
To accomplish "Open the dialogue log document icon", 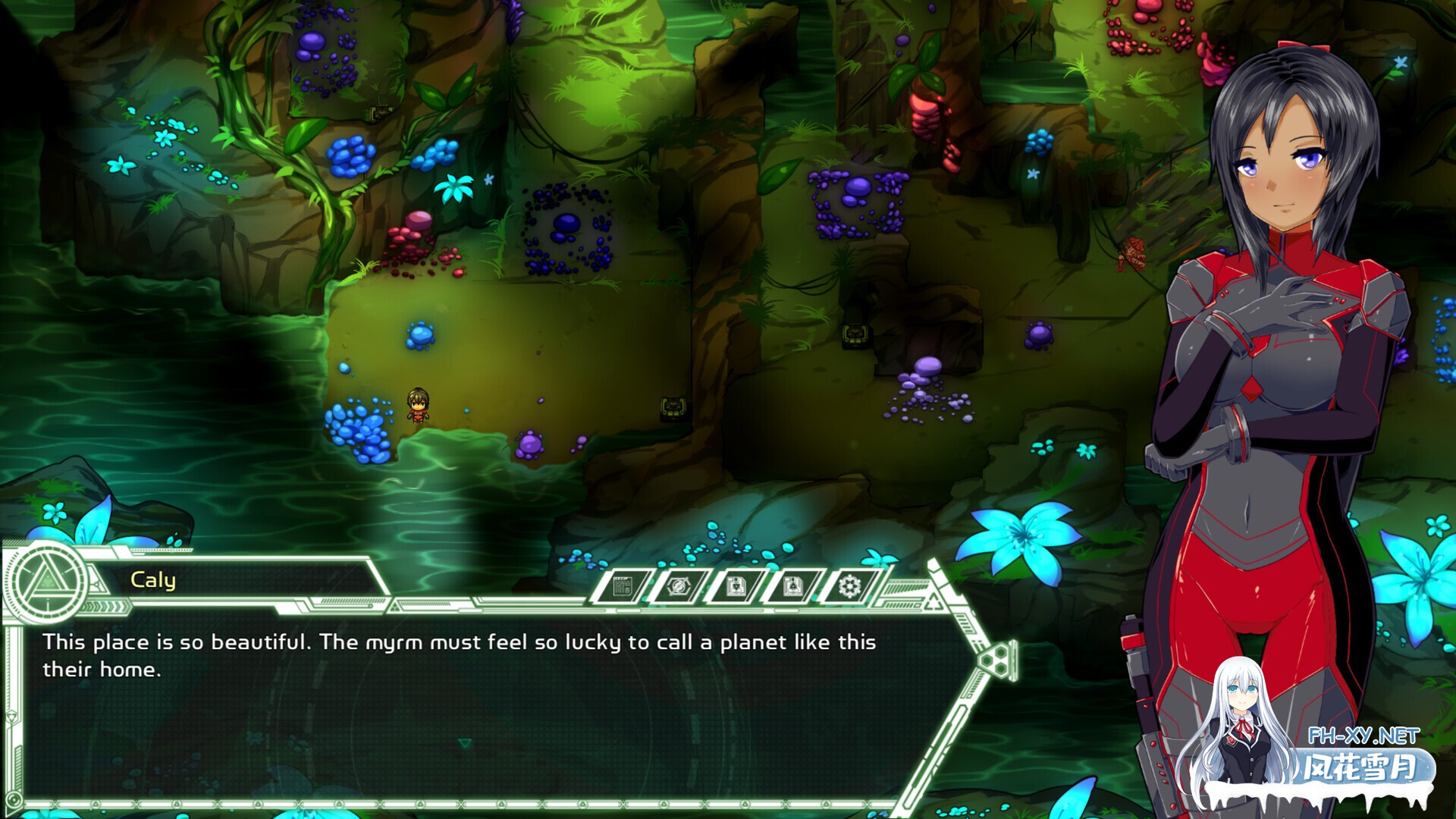I will (x=623, y=586).
